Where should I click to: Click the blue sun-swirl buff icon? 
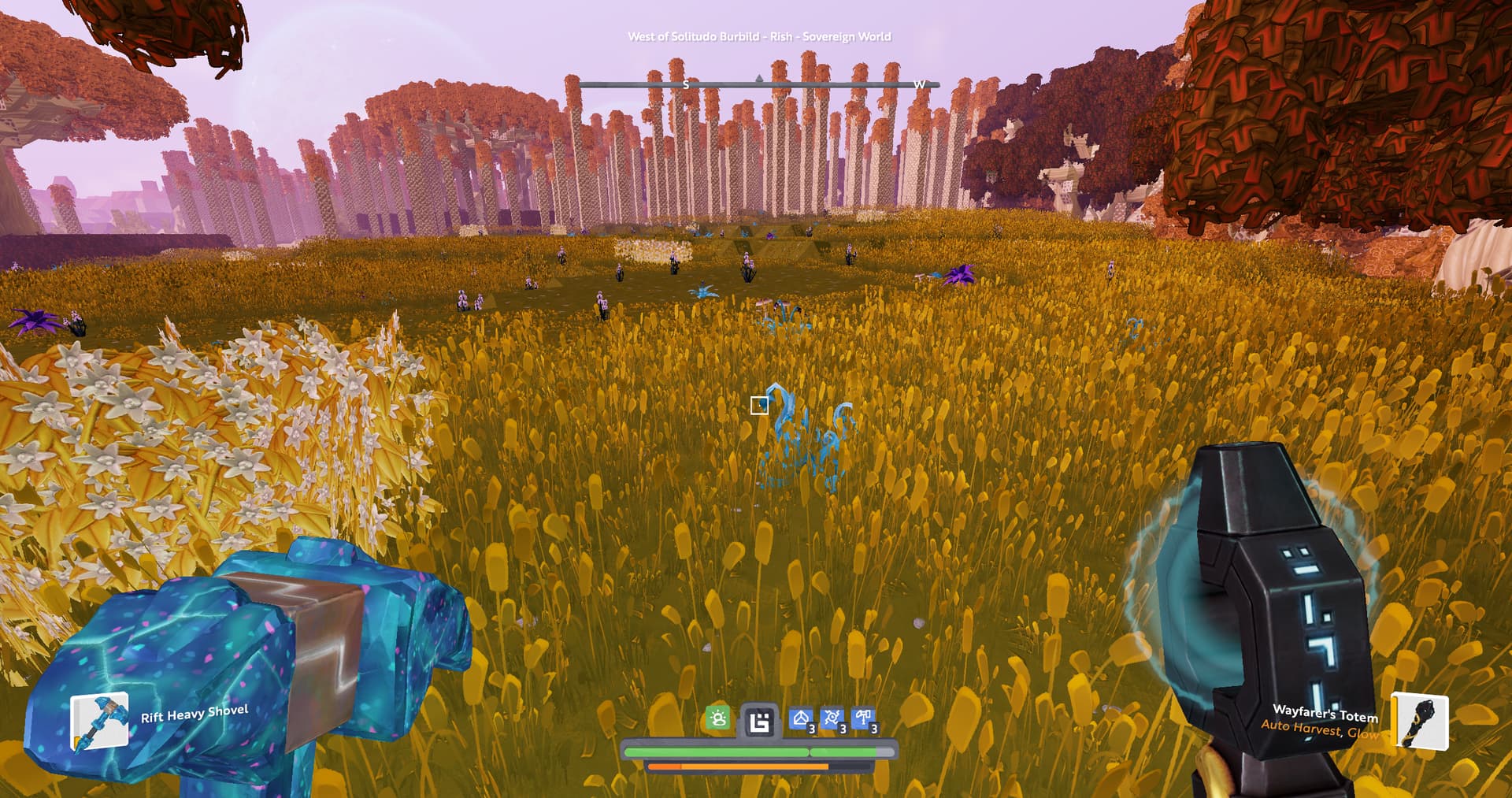coord(832,719)
